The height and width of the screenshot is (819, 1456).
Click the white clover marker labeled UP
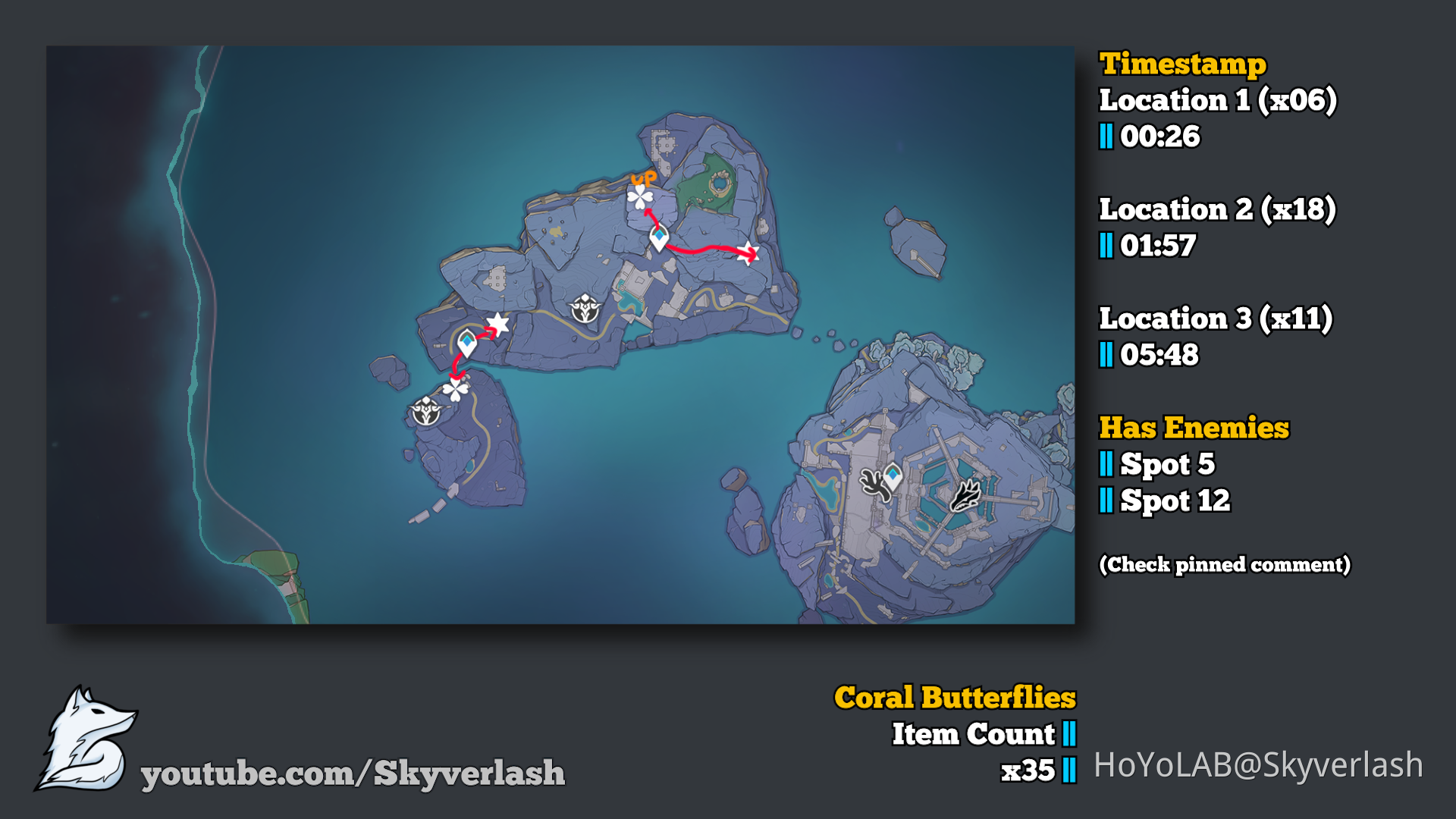[x=641, y=198]
